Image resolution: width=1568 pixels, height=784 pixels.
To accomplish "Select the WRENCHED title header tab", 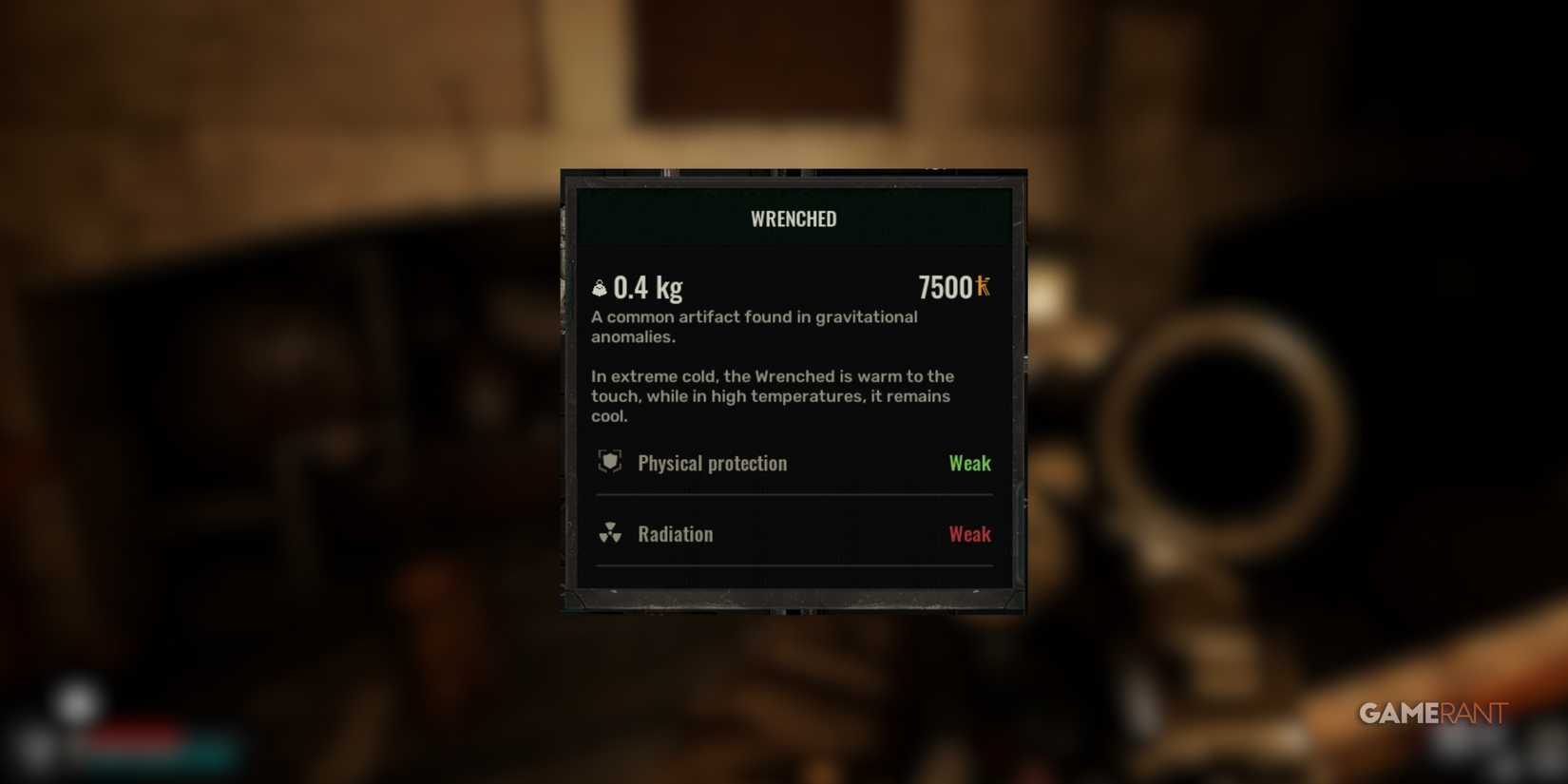I will [x=793, y=219].
